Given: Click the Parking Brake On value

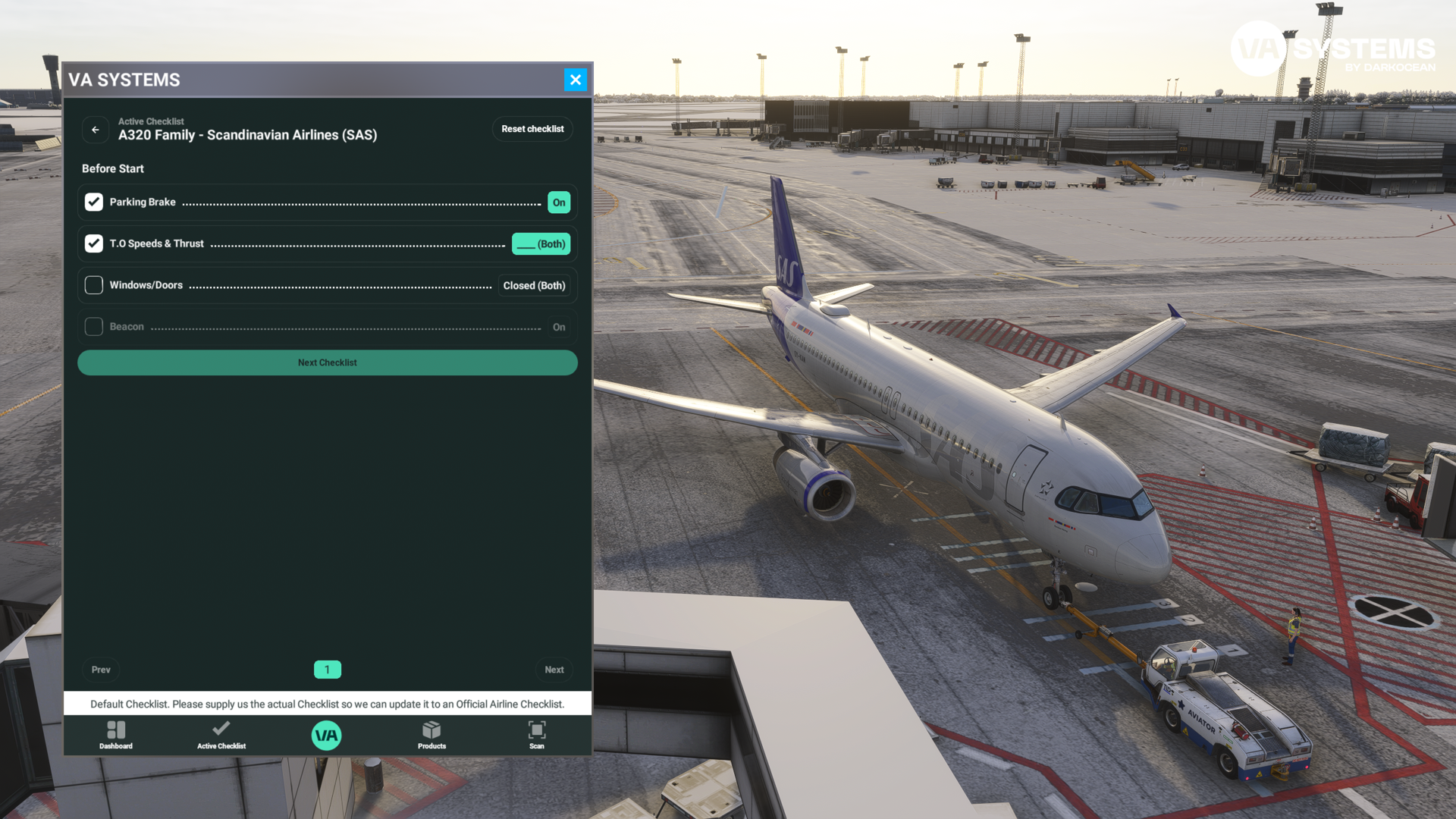Looking at the screenshot, I should [x=559, y=202].
